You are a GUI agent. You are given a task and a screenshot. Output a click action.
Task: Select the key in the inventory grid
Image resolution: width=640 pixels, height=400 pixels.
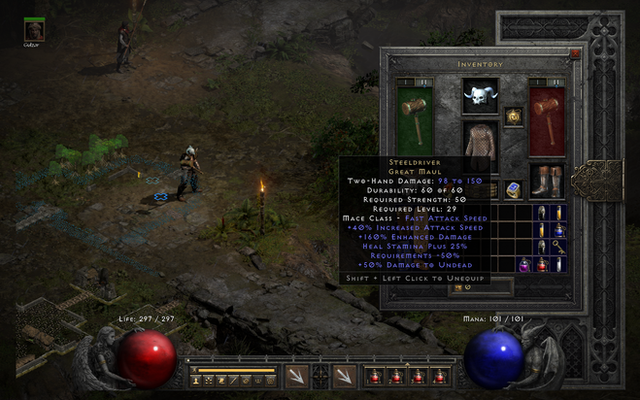point(559,246)
